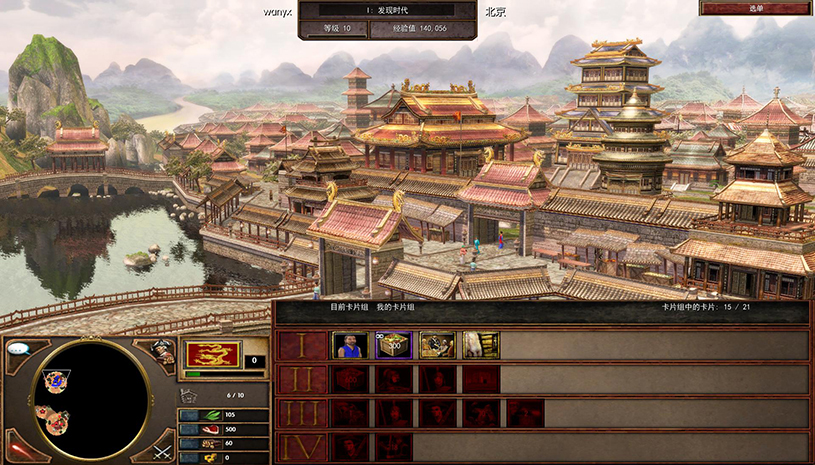Click the age II row label
Screen dimensions: 815x465
pyautogui.click(x=300, y=380)
